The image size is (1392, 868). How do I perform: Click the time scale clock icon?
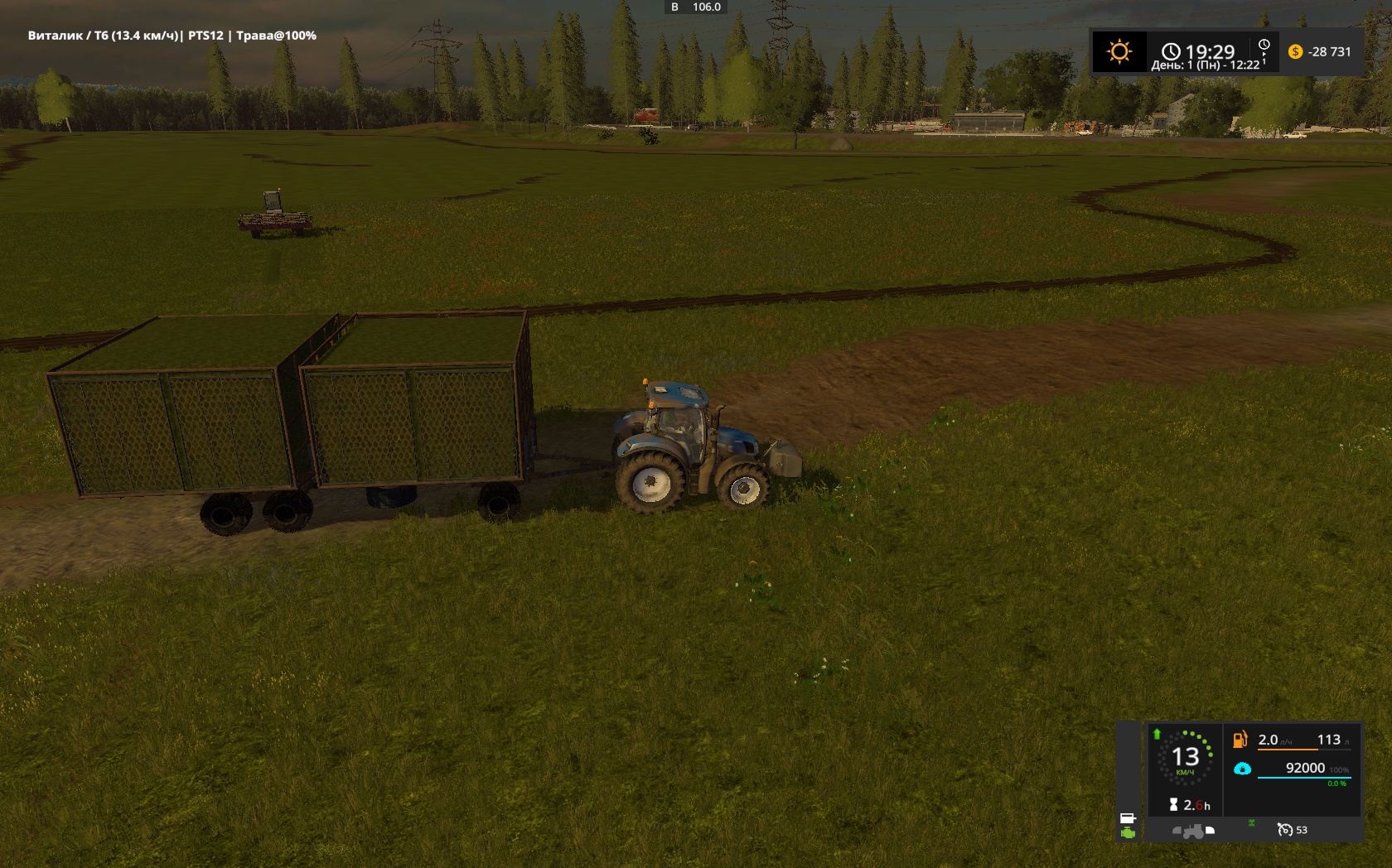click(1264, 45)
